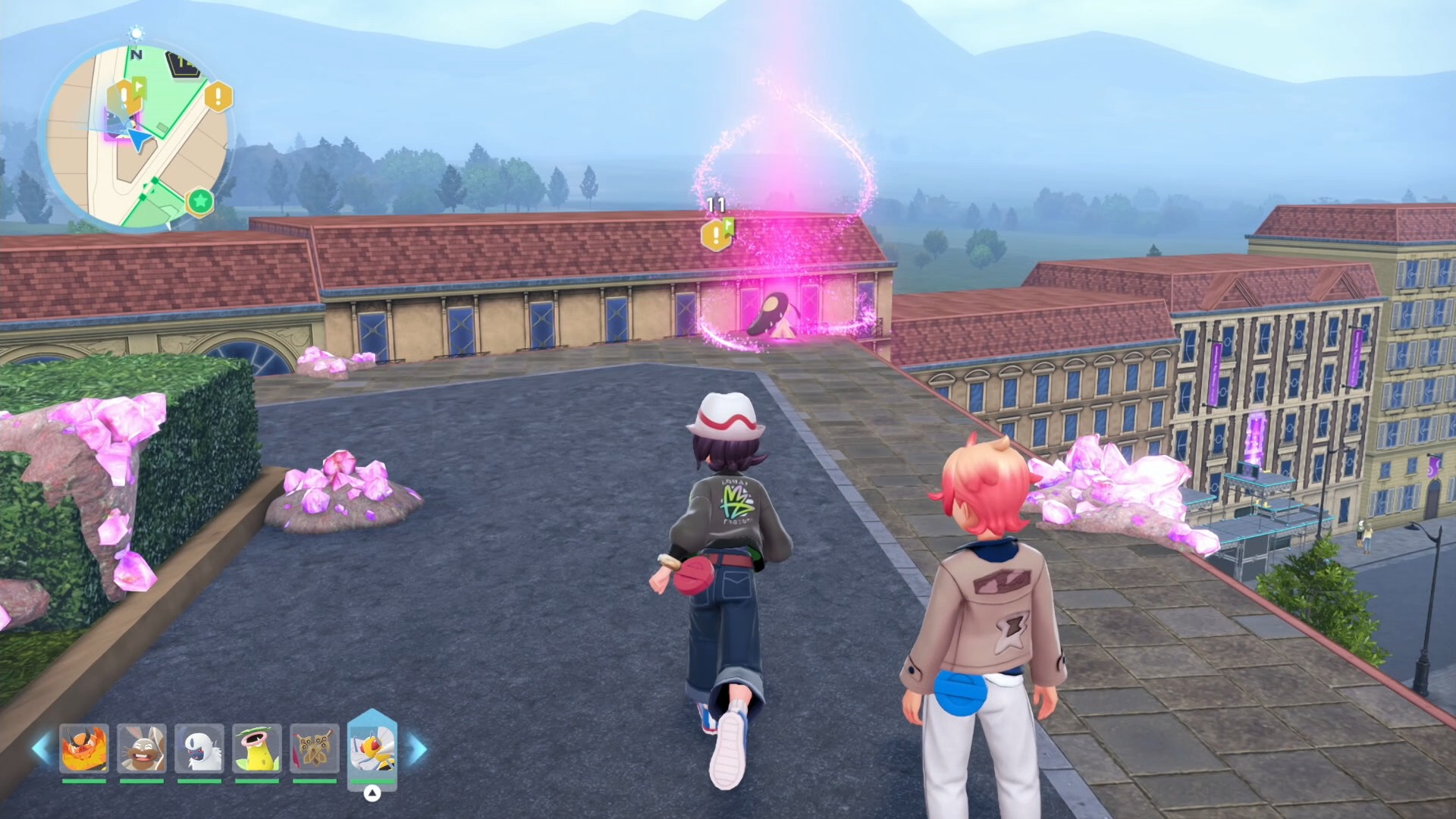
Task: Choose Absol from the party bar
Action: point(199,748)
